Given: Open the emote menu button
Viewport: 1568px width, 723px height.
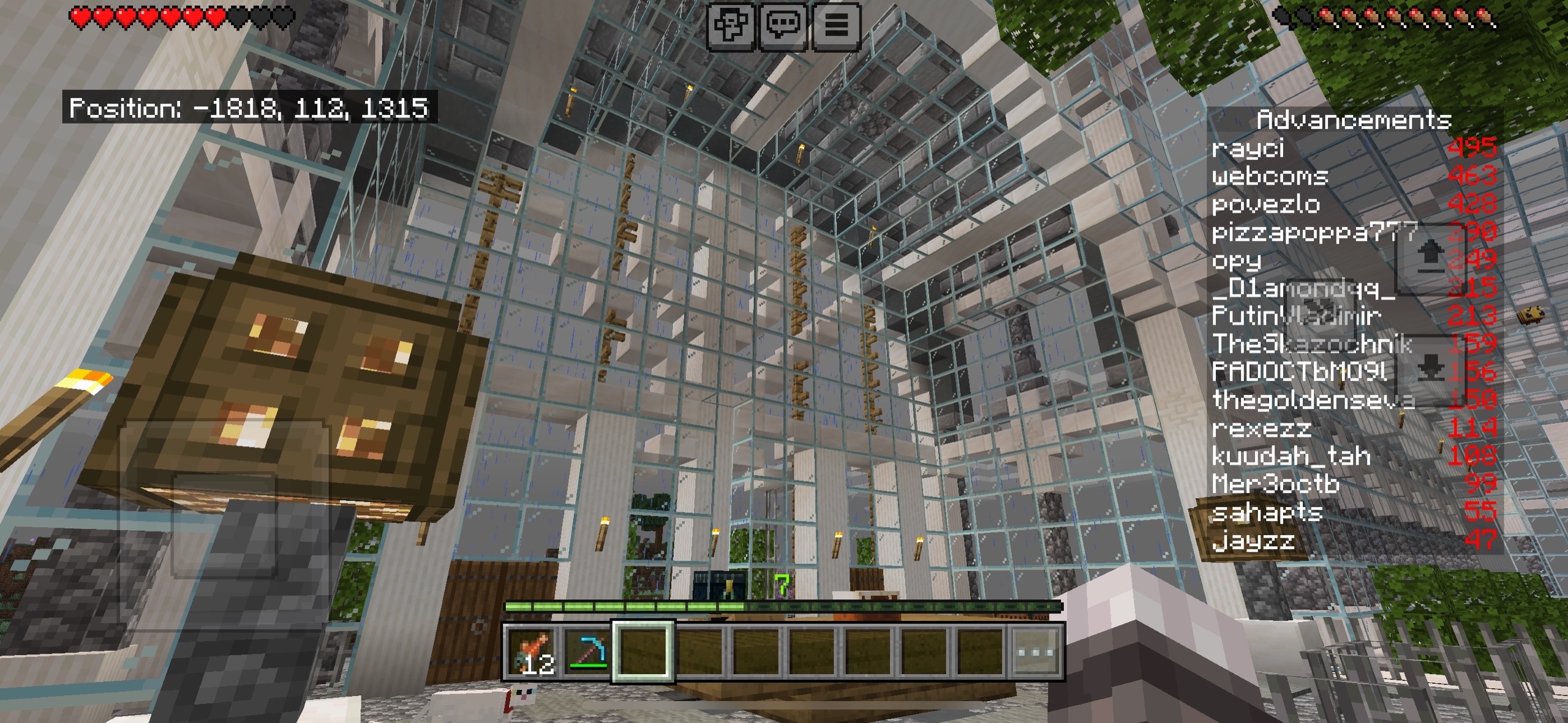Looking at the screenshot, I should coord(730,26).
